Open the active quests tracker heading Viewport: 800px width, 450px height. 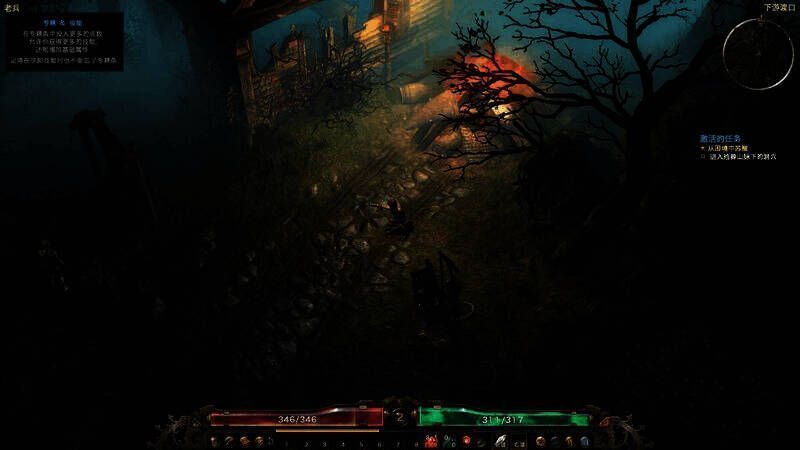[720, 138]
